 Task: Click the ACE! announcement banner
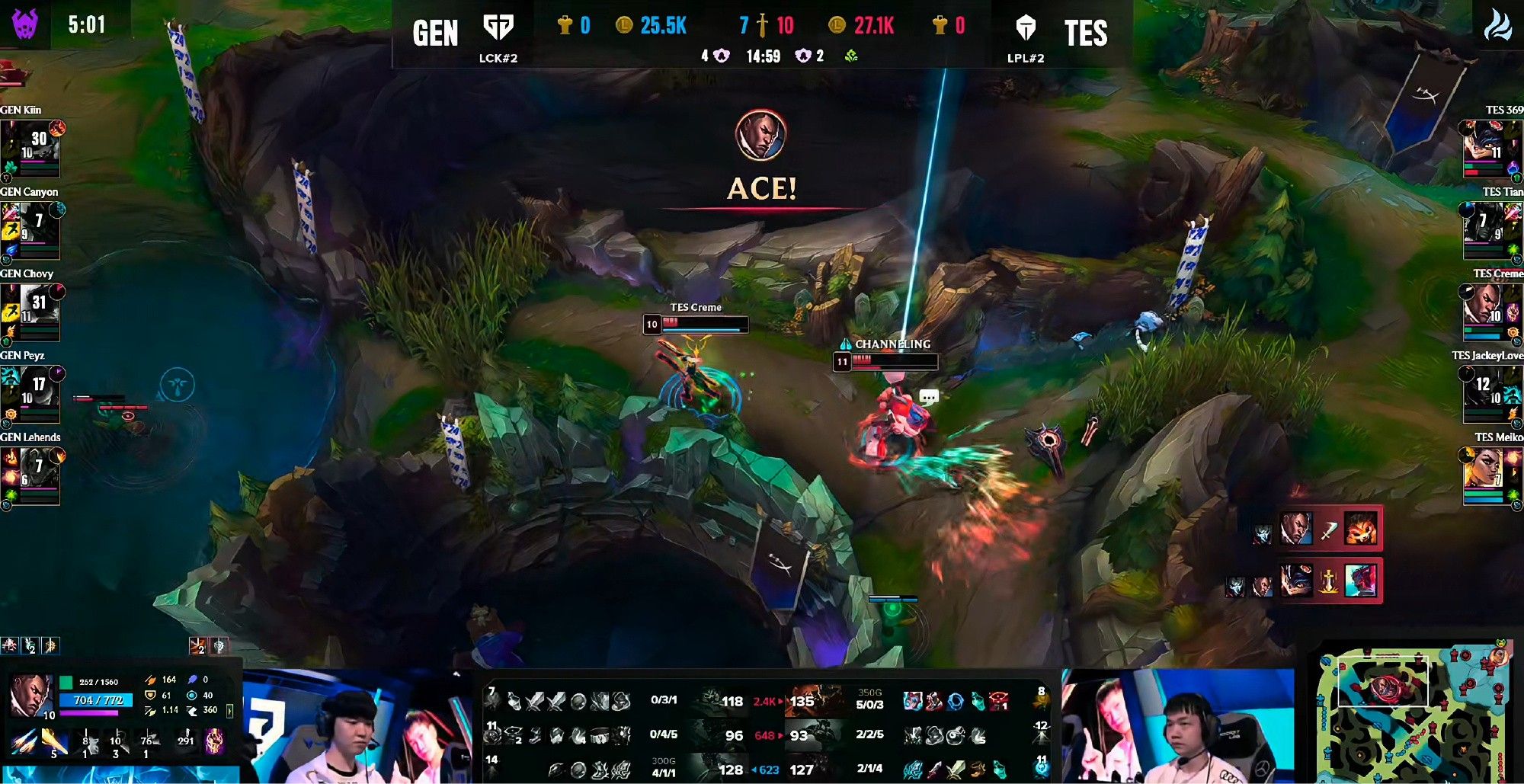click(x=762, y=187)
